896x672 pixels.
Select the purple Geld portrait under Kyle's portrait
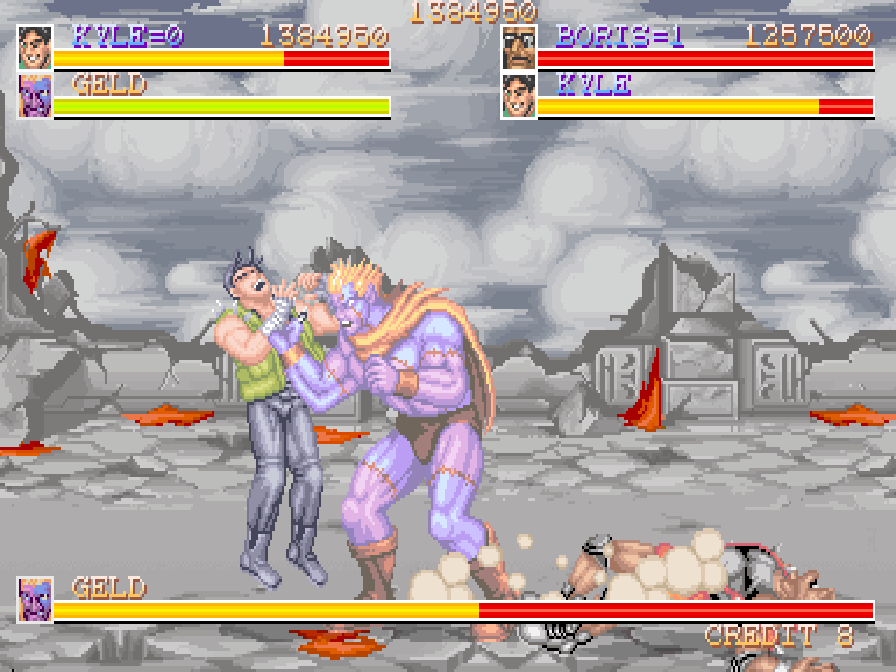(x=35, y=96)
